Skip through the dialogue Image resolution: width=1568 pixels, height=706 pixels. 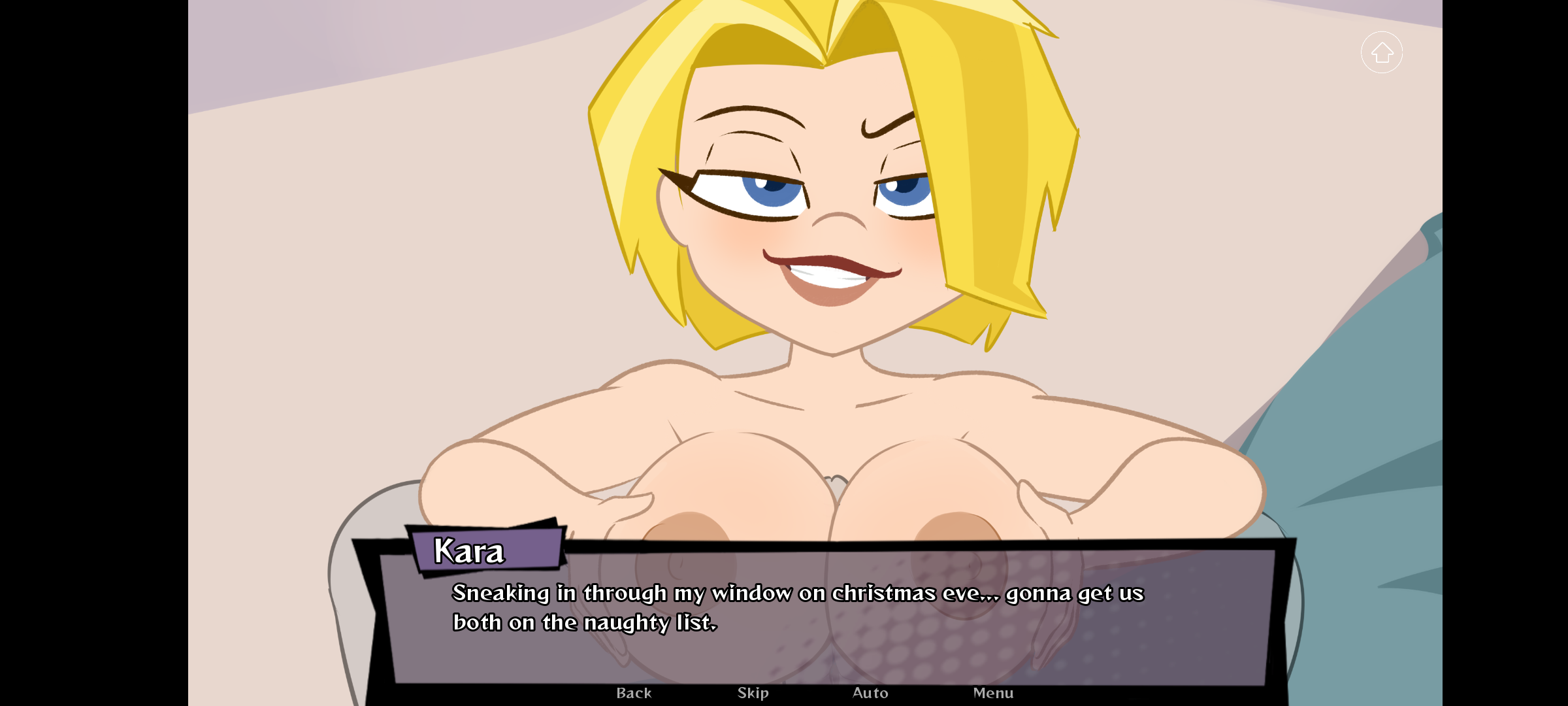tap(753, 693)
